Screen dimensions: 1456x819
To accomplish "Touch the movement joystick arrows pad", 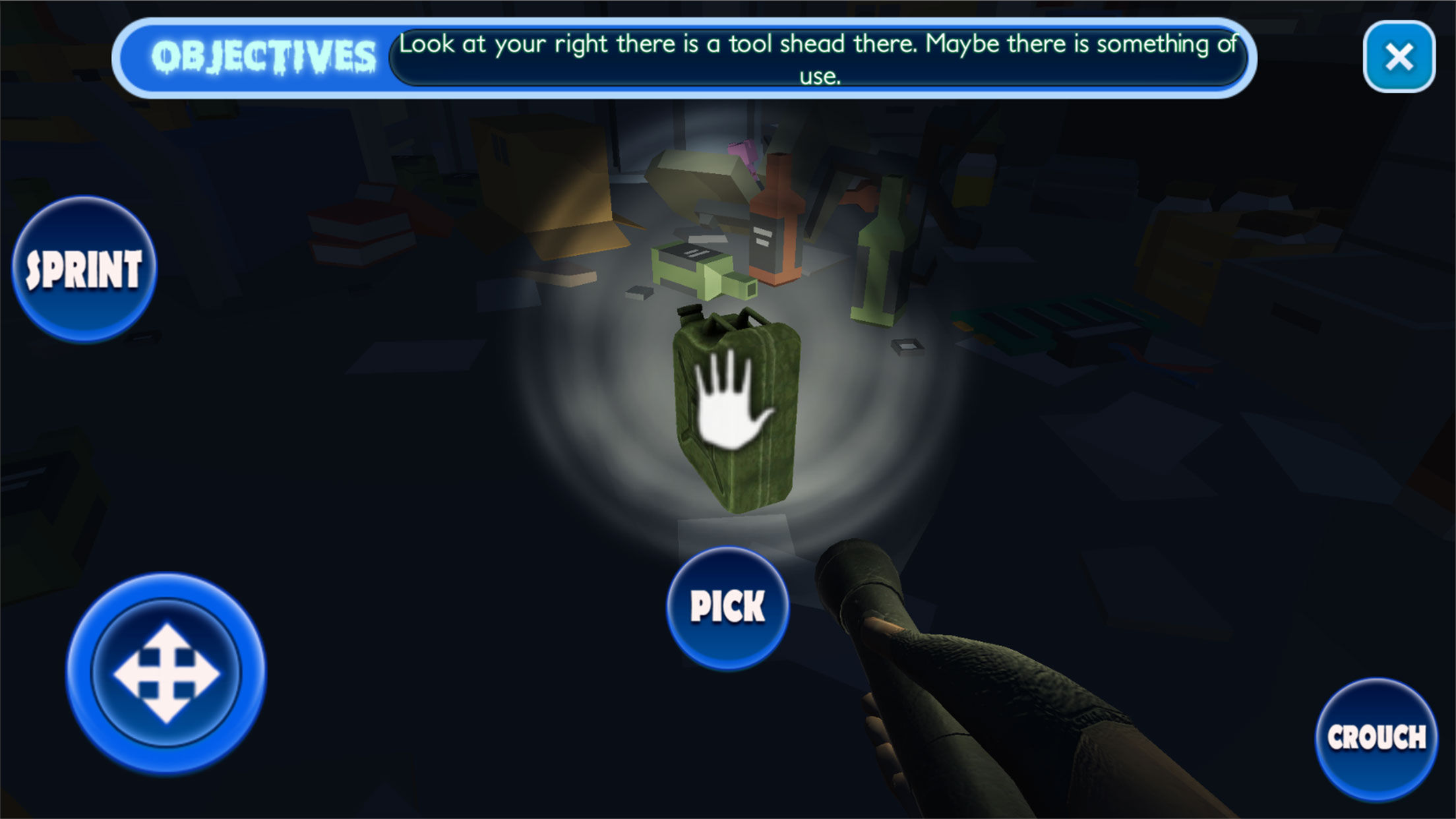I will 166,673.
